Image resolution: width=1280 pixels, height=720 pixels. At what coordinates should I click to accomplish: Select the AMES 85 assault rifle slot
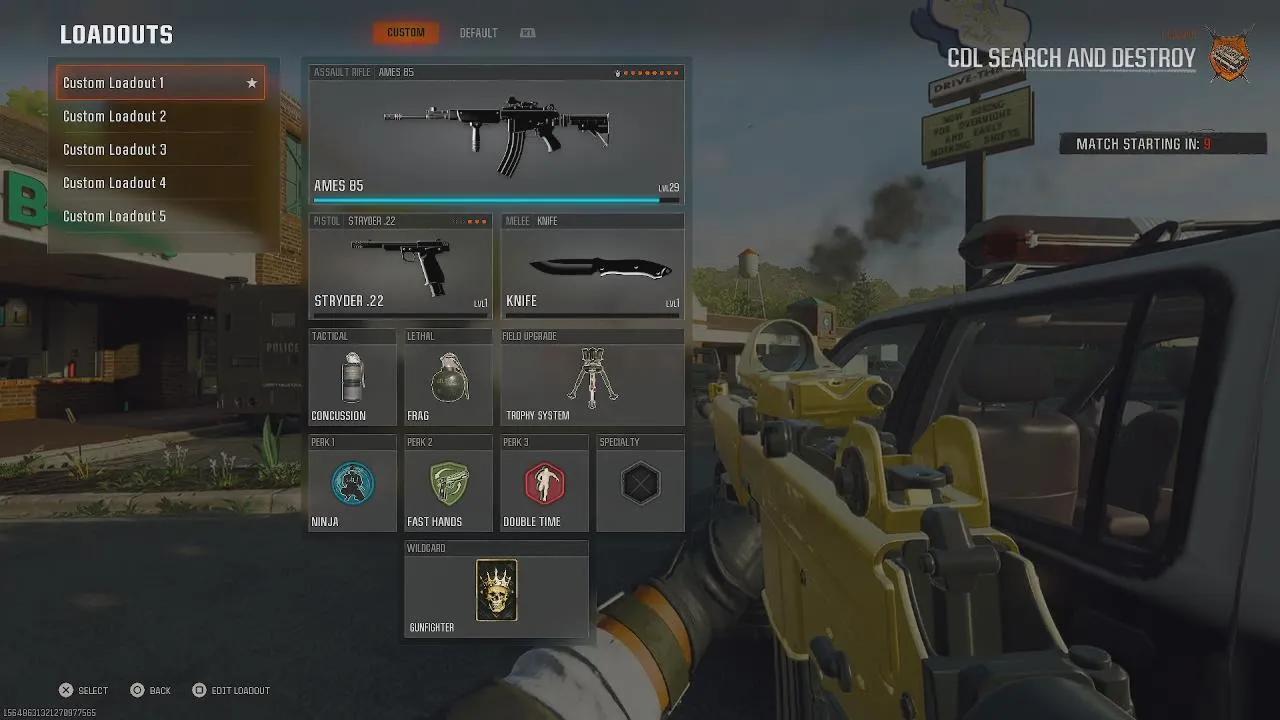[x=496, y=136]
